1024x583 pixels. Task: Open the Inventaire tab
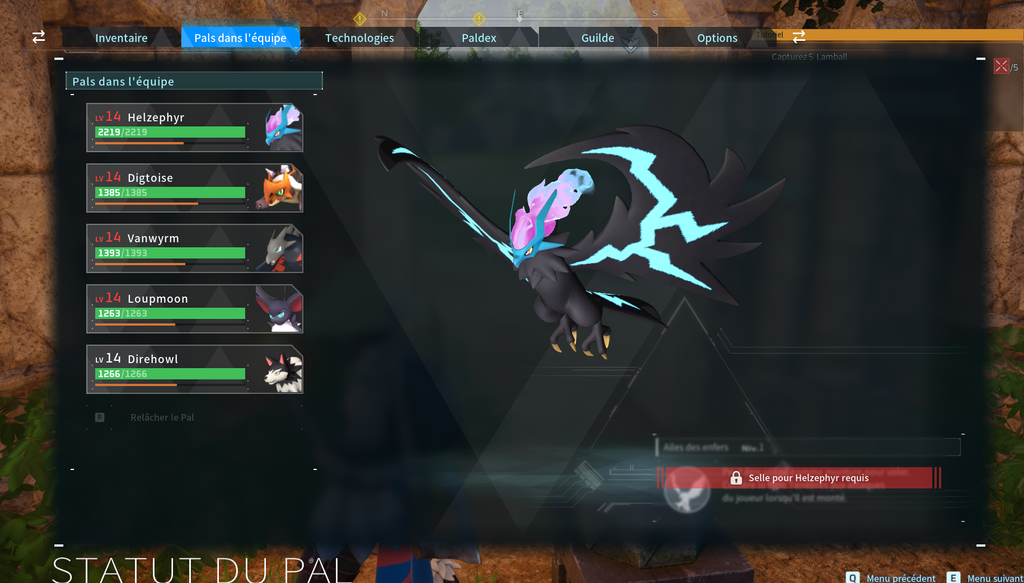[x=121, y=38]
